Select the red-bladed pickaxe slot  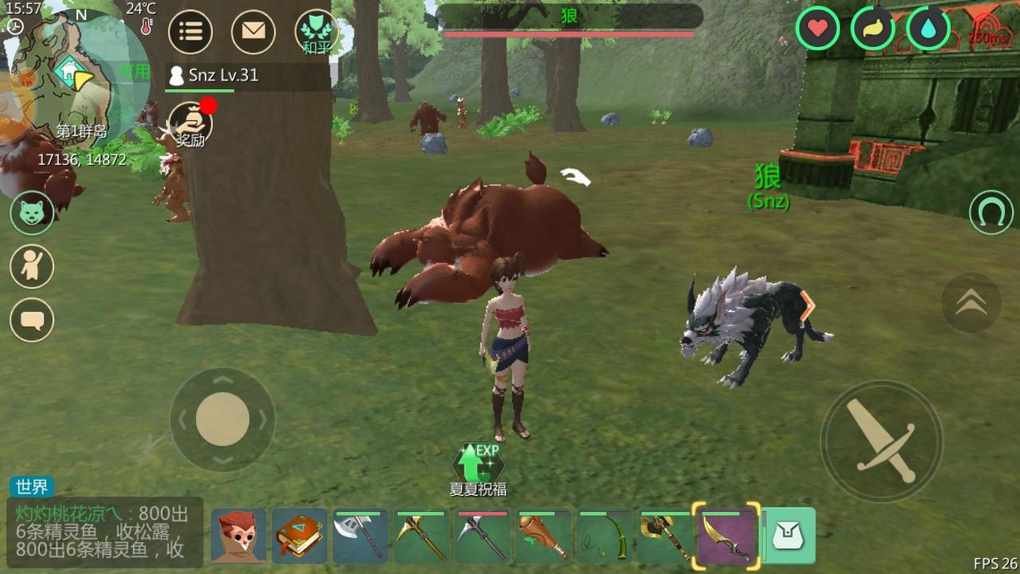click(x=482, y=536)
